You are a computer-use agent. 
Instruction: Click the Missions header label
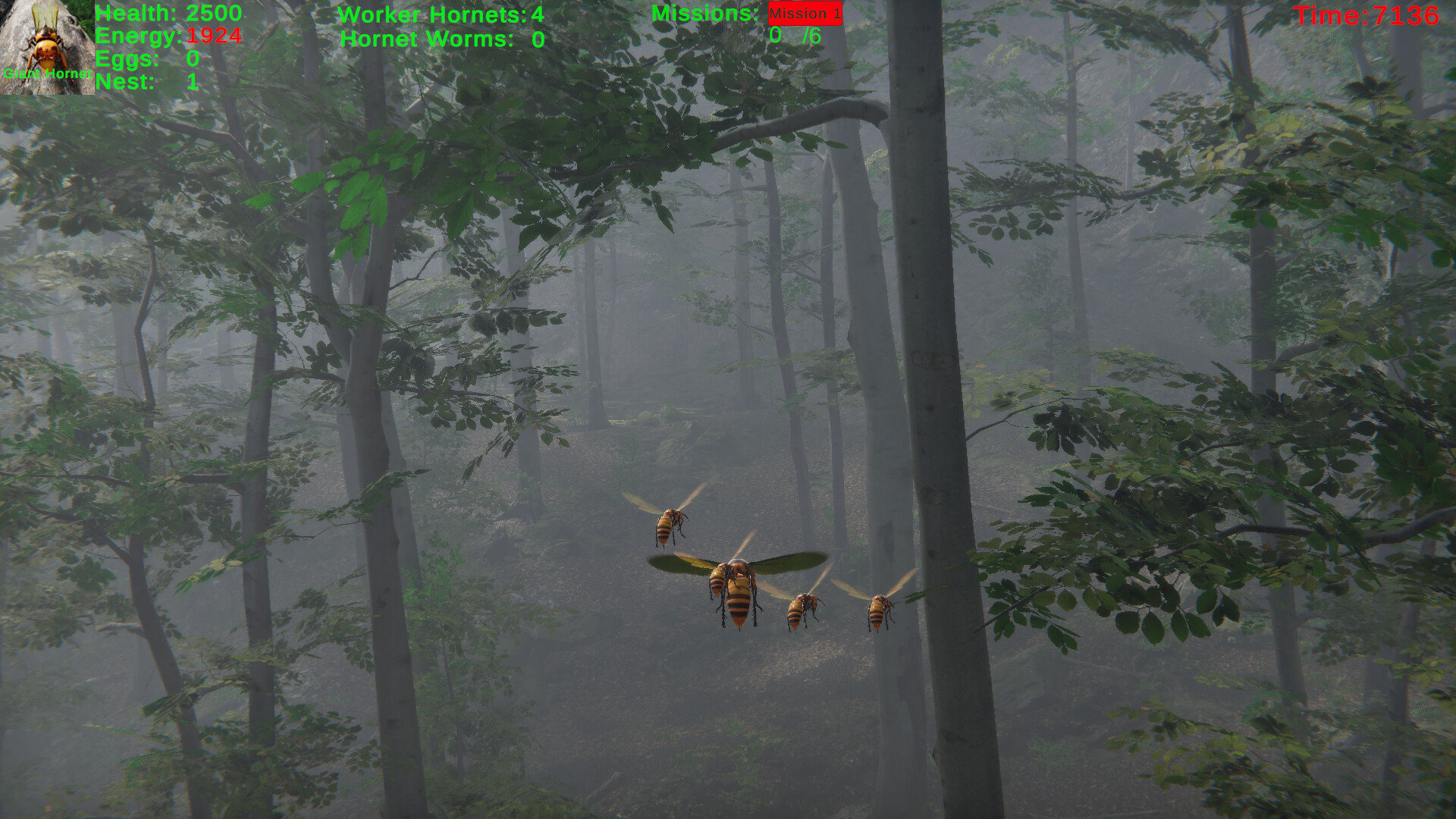pyautogui.click(x=704, y=13)
